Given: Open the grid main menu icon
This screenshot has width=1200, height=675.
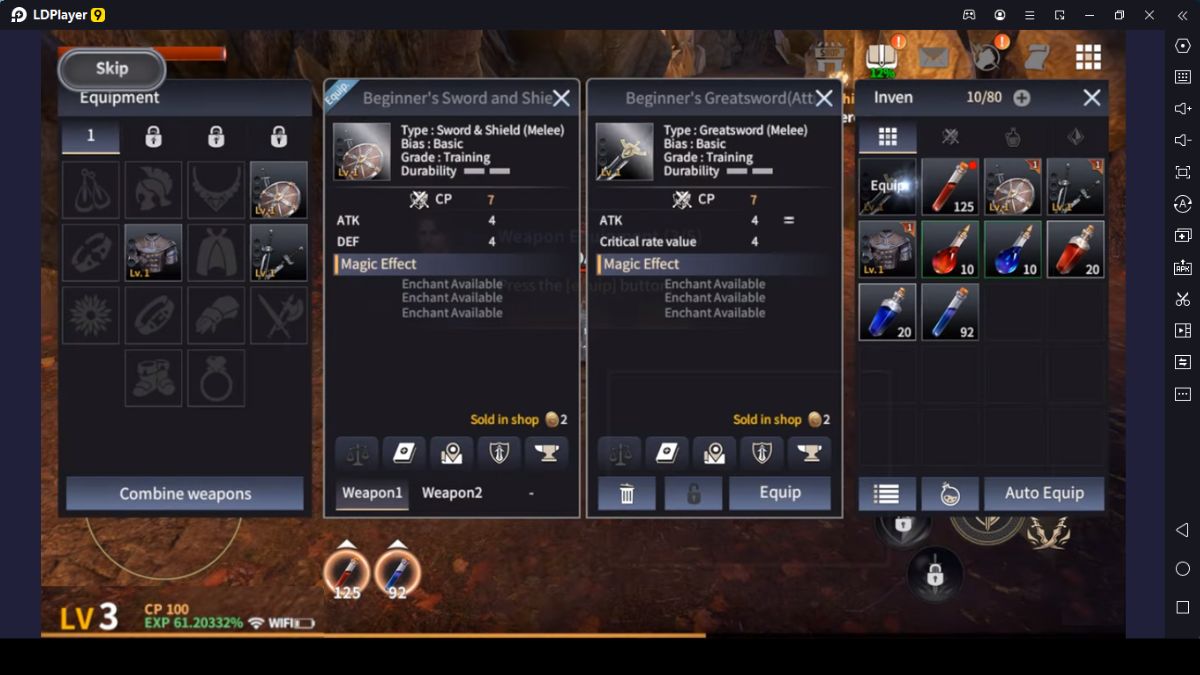Looking at the screenshot, I should pyautogui.click(x=1088, y=57).
